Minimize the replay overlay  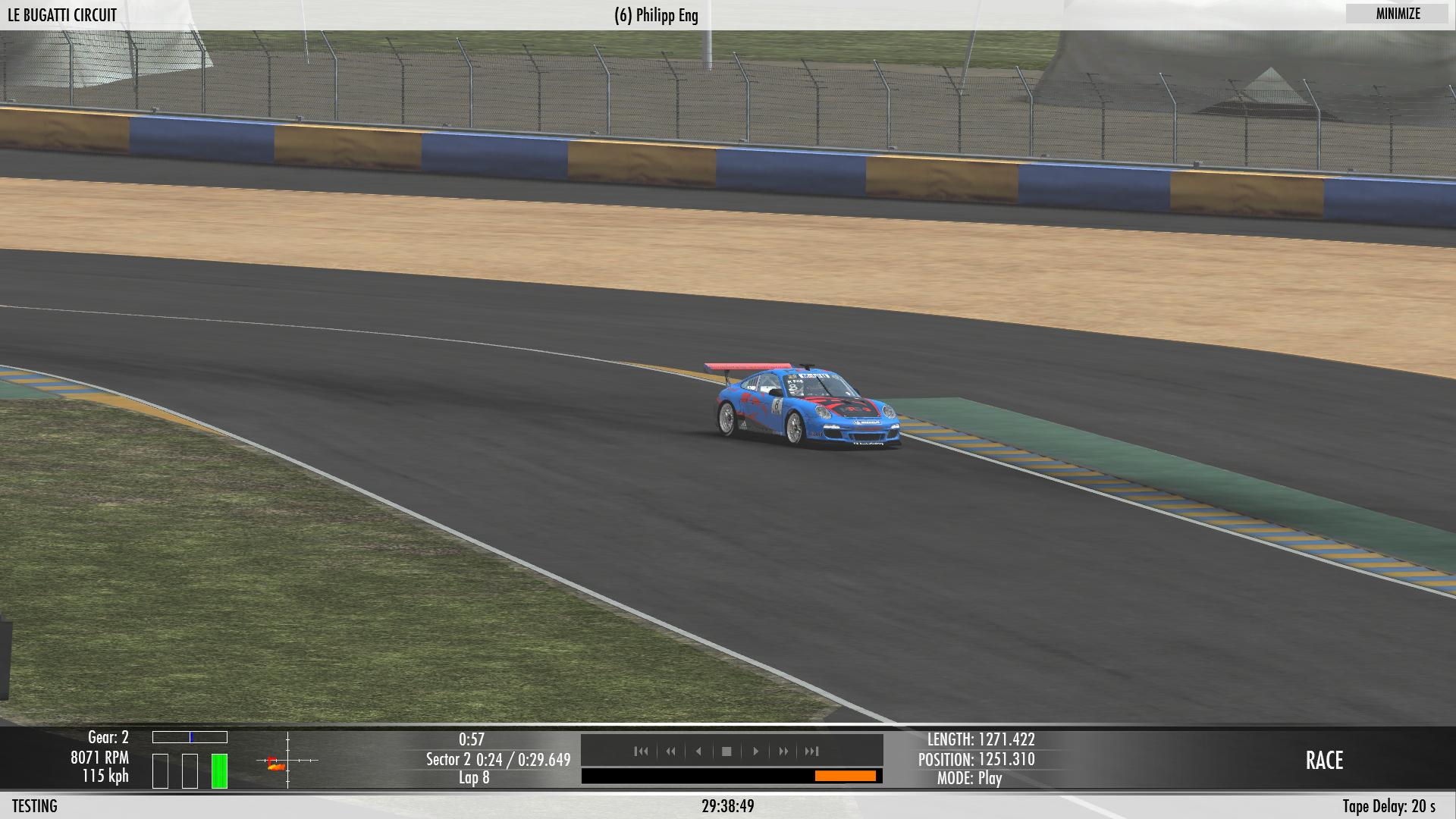point(1398,14)
